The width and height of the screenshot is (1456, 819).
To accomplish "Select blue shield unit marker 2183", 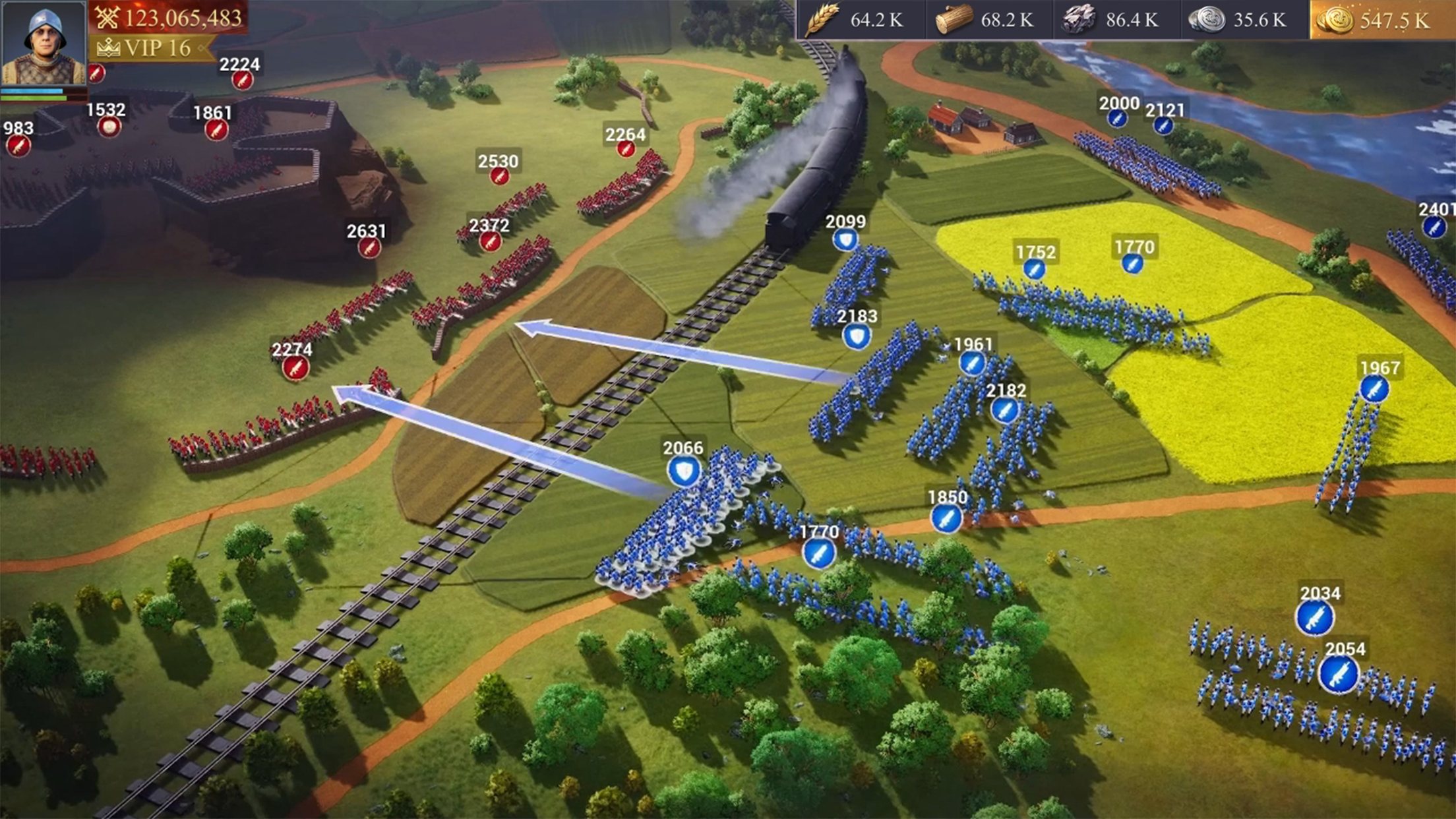I will tap(857, 337).
